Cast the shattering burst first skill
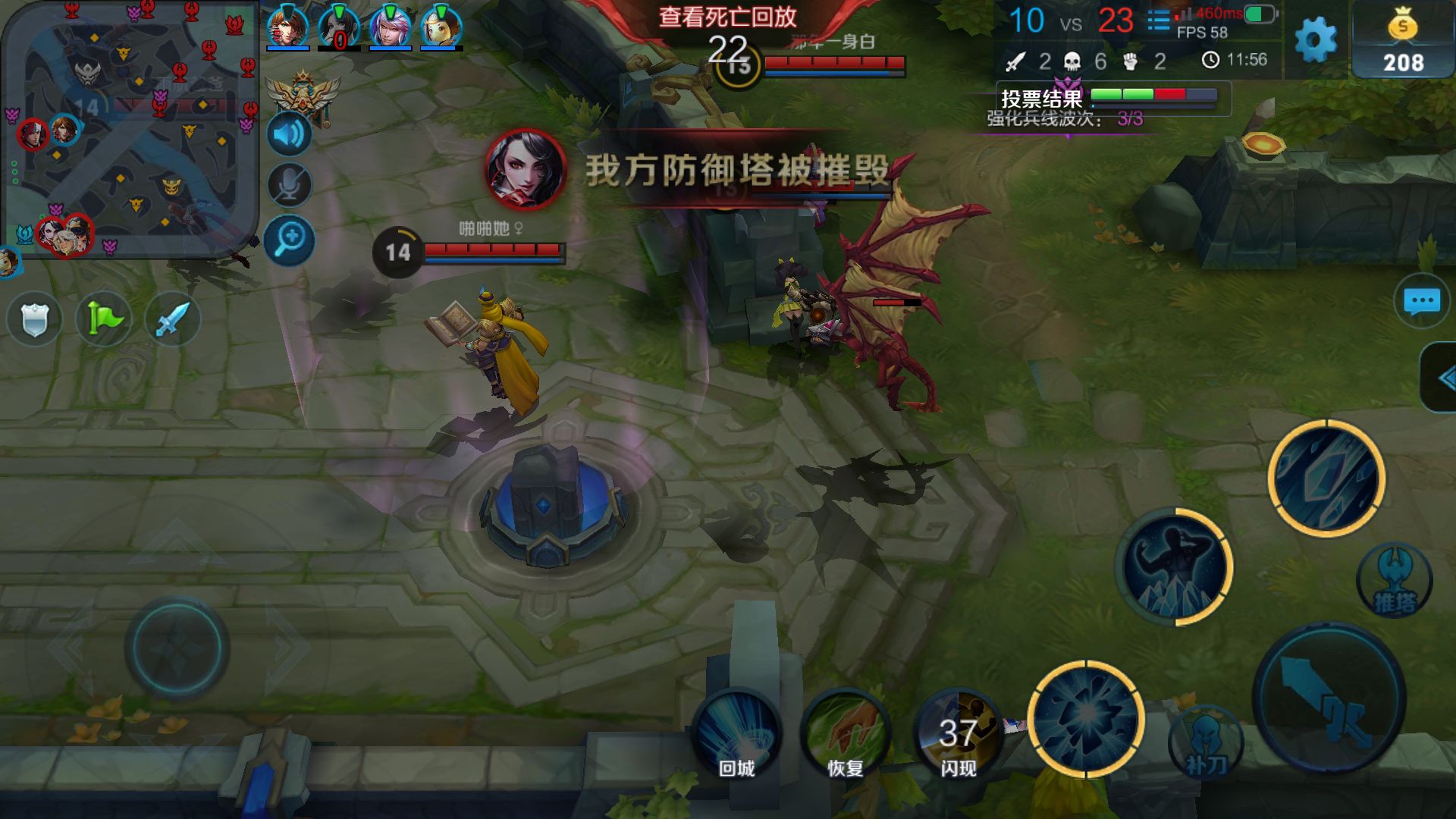This screenshot has height=819, width=1456. pos(1086,718)
